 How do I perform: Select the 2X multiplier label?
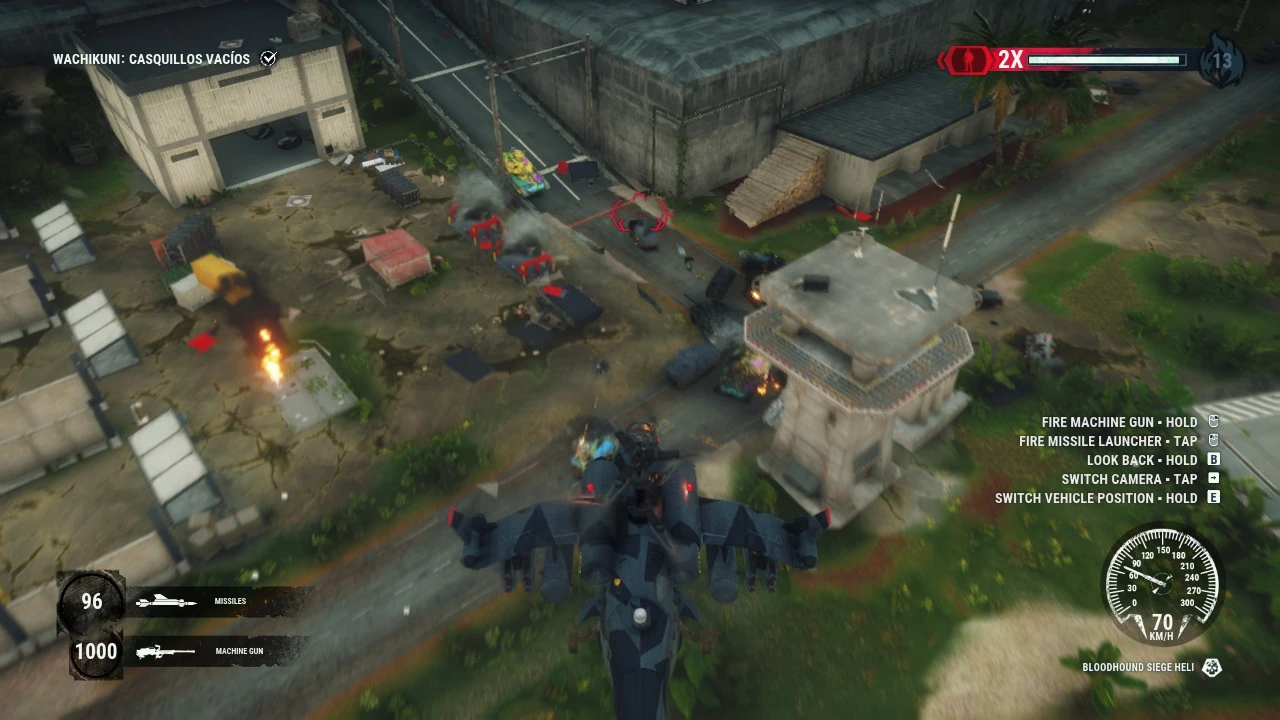tap(1010, 60)
